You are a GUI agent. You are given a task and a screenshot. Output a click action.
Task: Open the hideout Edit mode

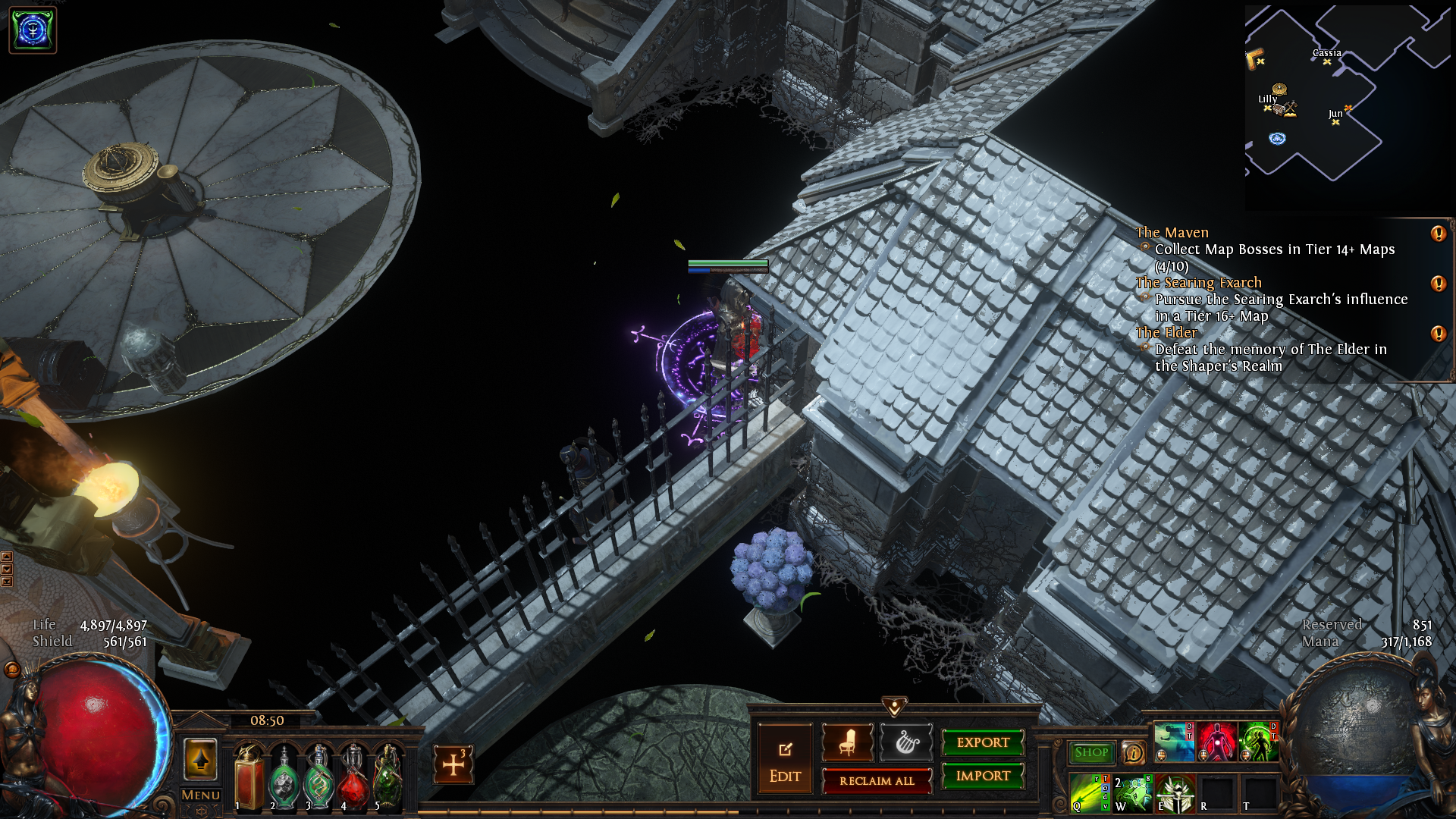pyautogui.click(x=785, y=760)
